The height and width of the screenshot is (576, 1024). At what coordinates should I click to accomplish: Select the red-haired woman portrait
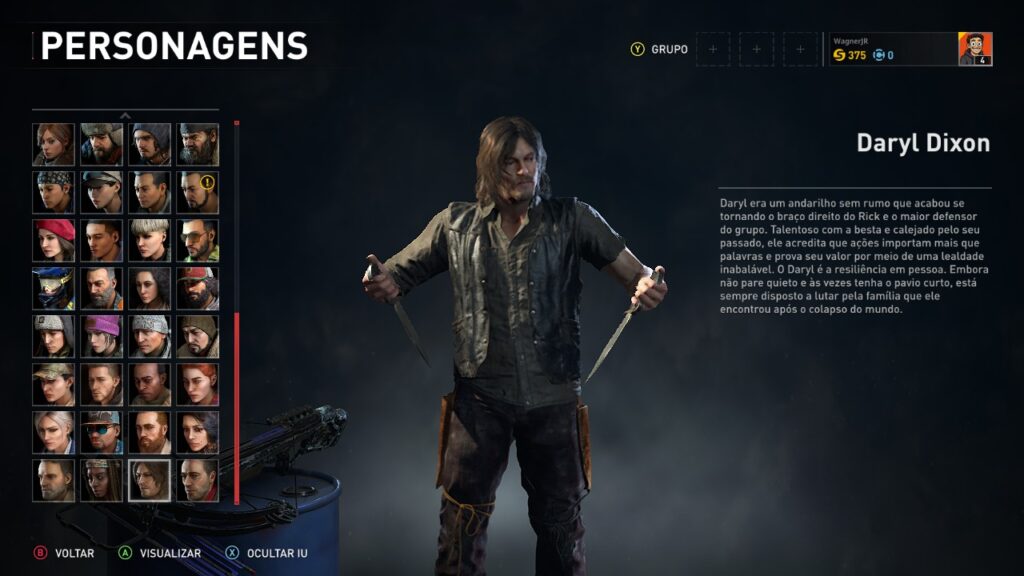coord(198,384)
